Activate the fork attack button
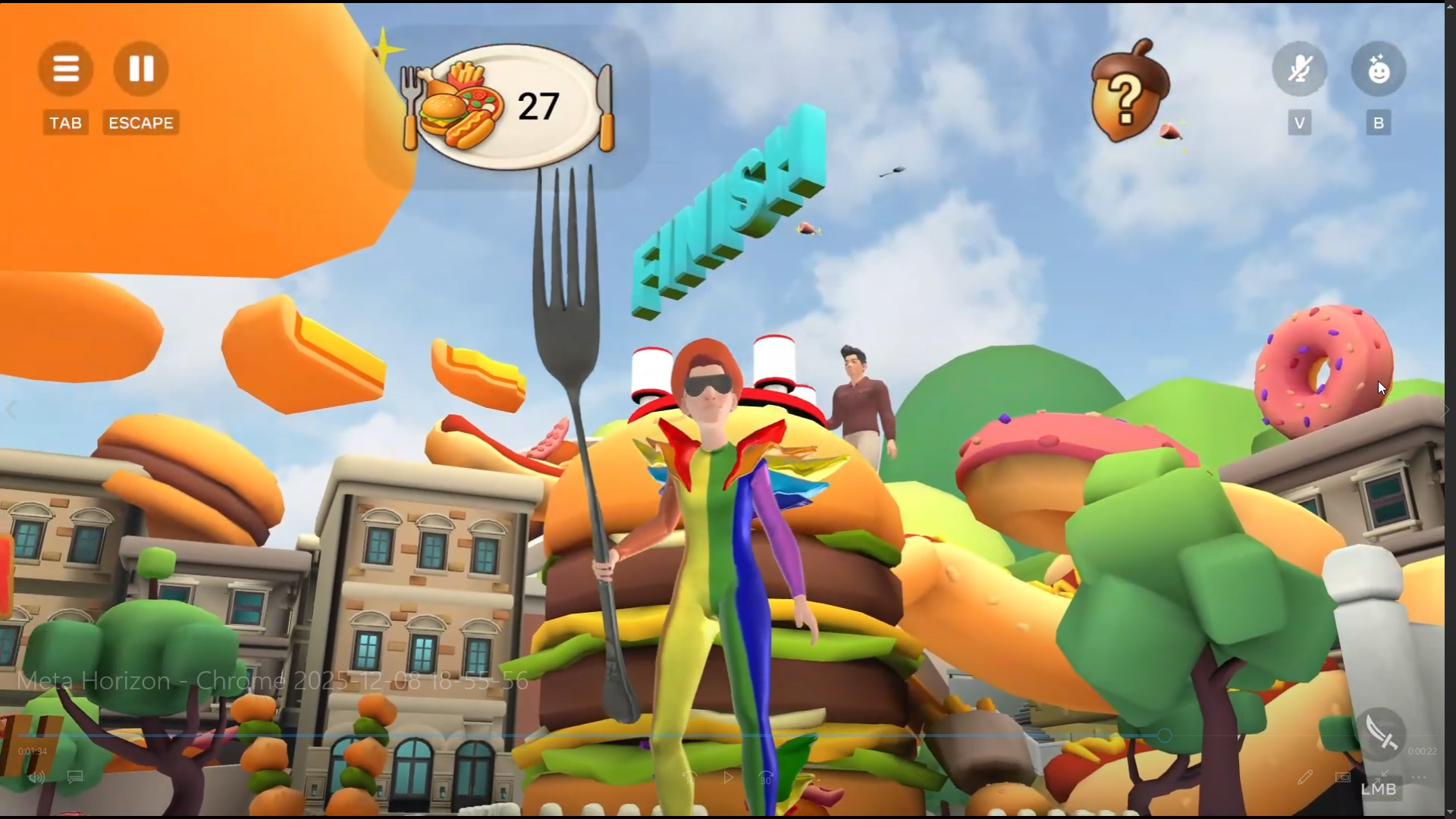This screenshot has height=819, width=1456. pyautogui.click(x=1380, y=733)
